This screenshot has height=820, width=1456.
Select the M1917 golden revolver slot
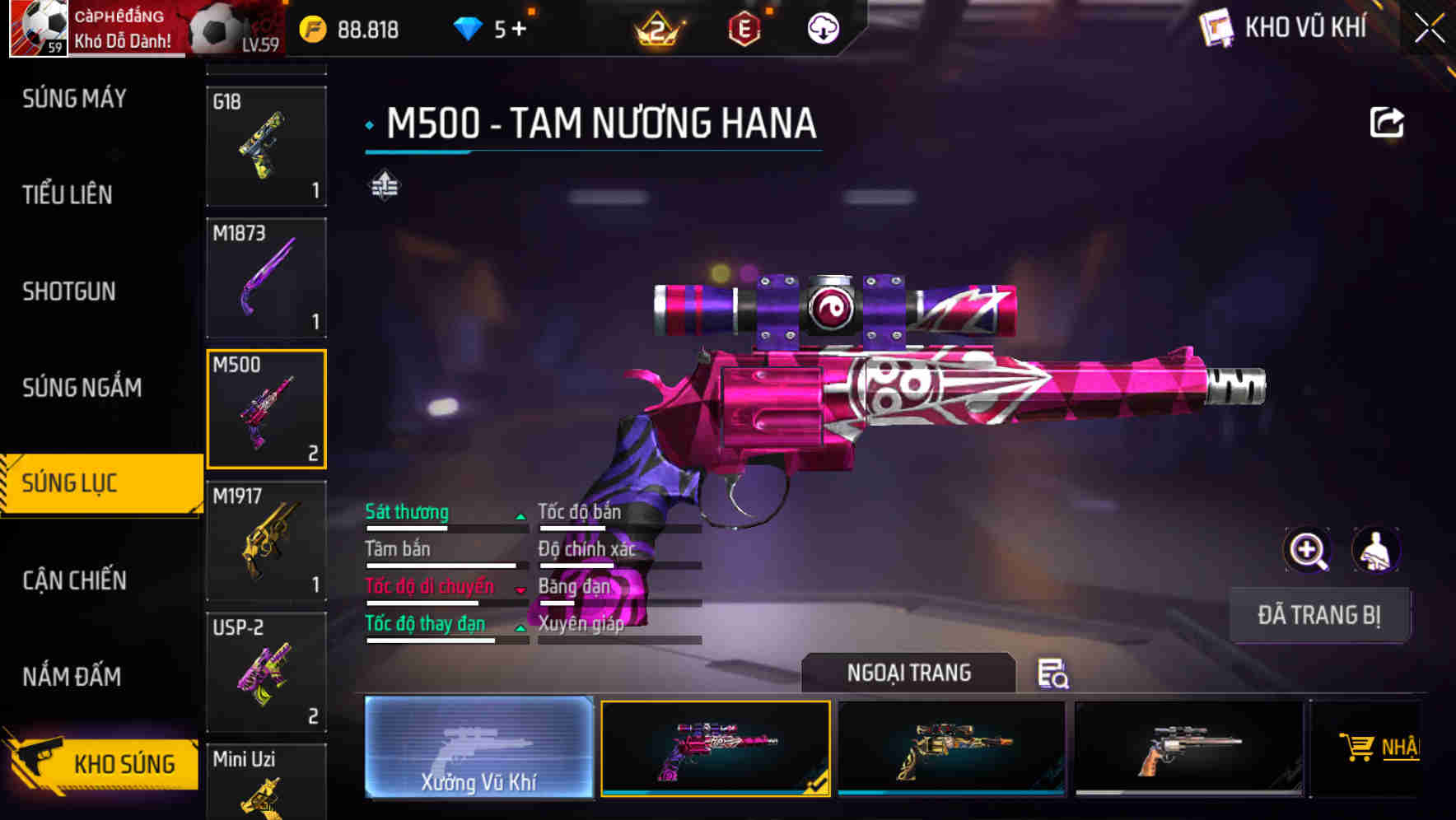[x=266, y=540]
